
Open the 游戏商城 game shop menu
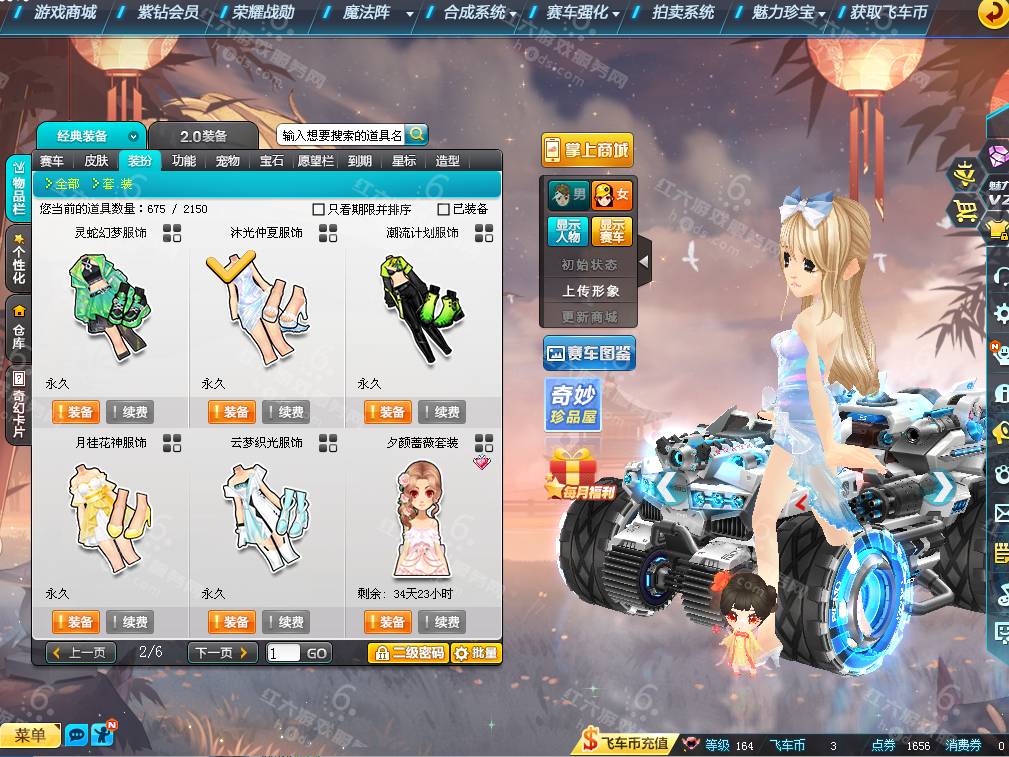(x=64, y=13)
